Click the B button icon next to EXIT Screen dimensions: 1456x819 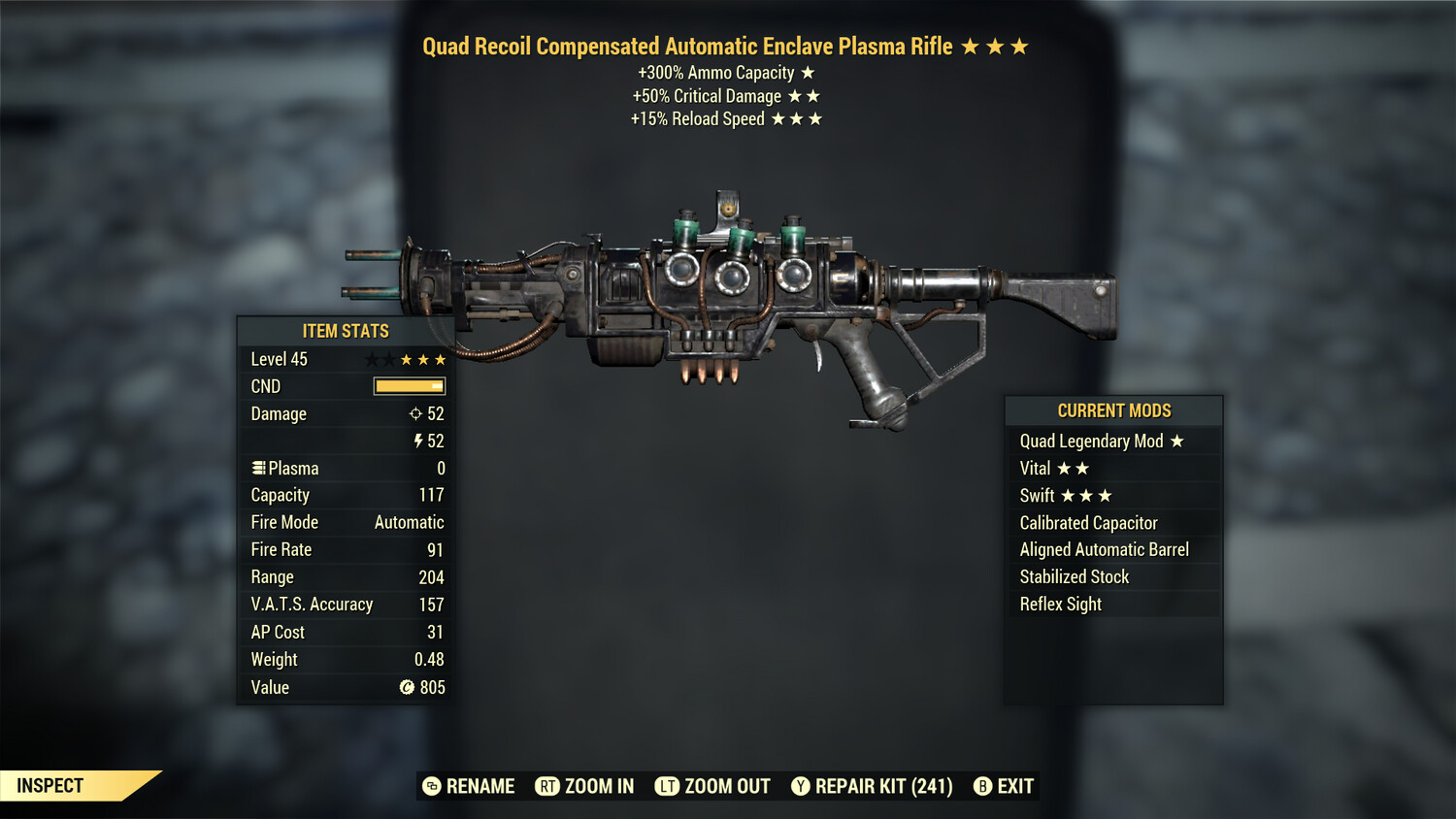tap(982, 786)
